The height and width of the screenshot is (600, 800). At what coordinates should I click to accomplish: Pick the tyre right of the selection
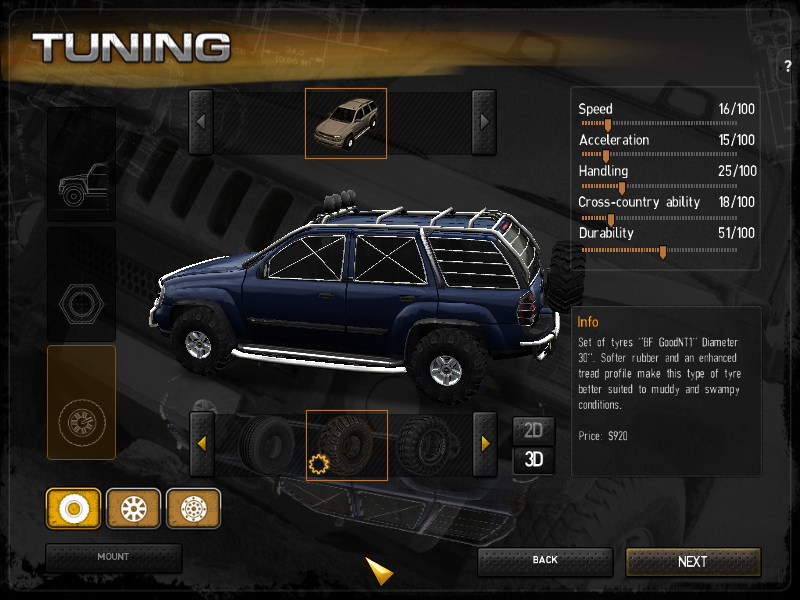428,444
